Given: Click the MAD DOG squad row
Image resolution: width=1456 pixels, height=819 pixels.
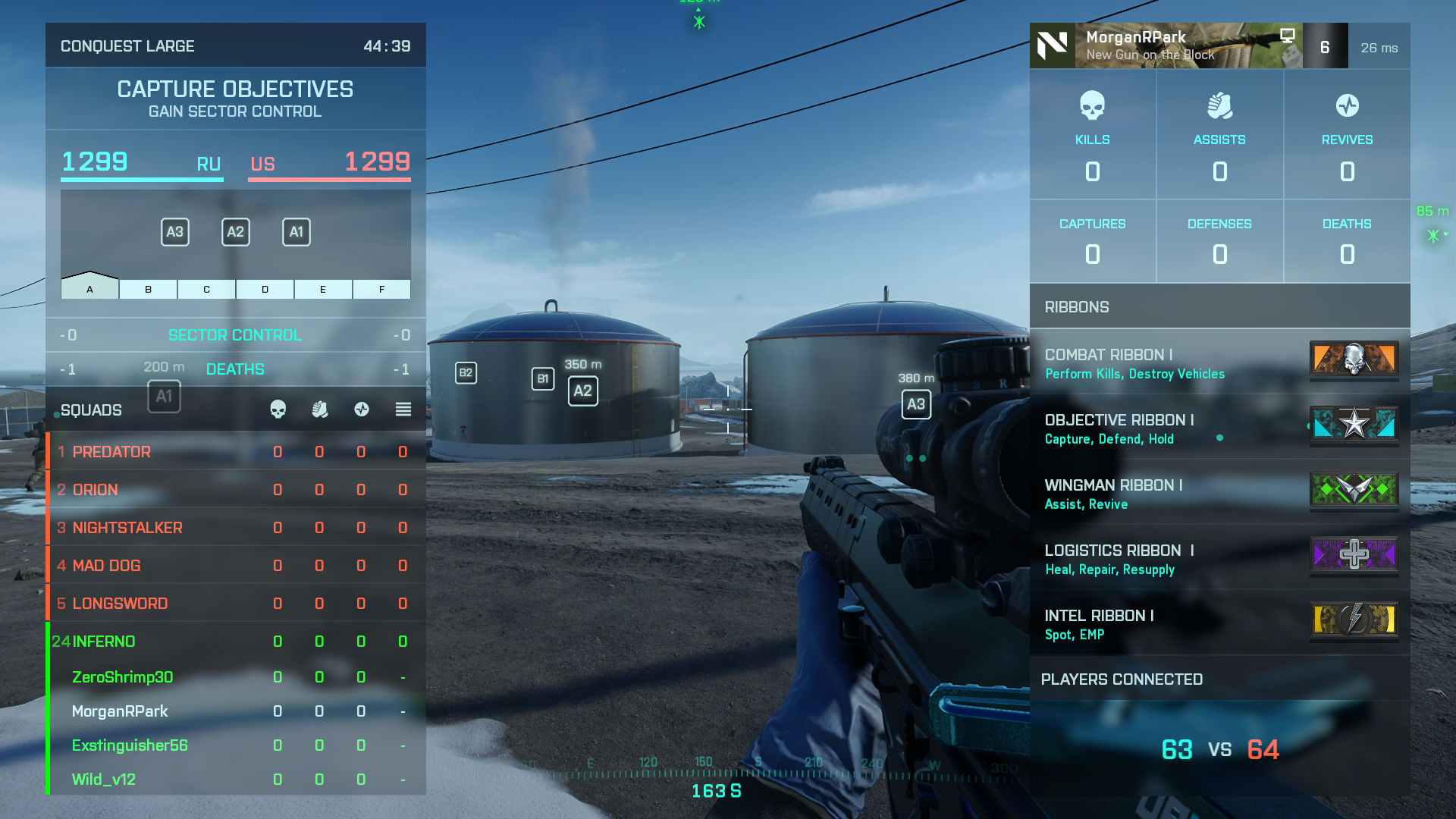Looking at the screenshot, I should [x=235, y=566].
